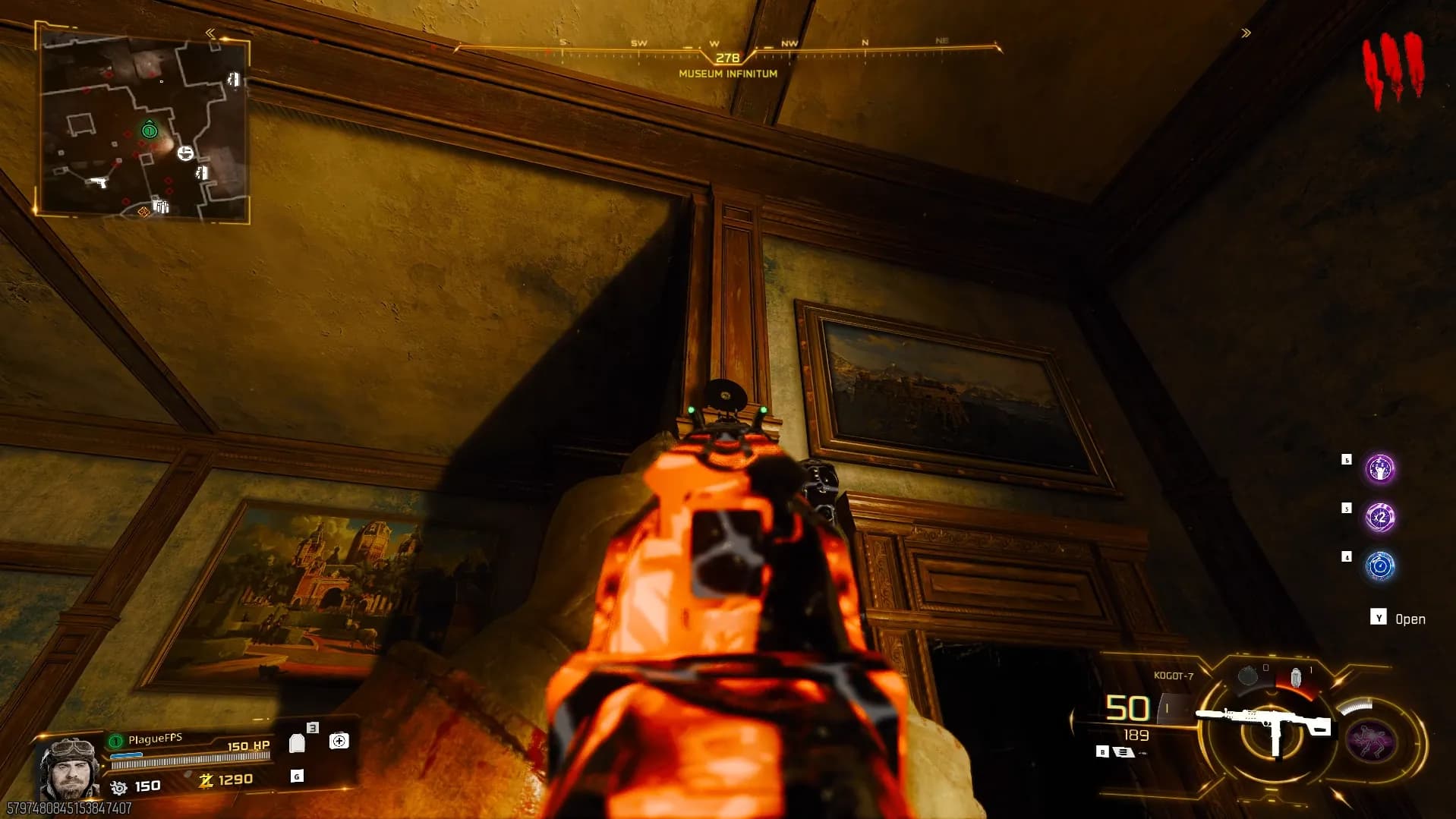Select the orange diamond objective marker on minimap
Image resolution: width=1456 pixels, height=819 pixels.
point(143,212)
